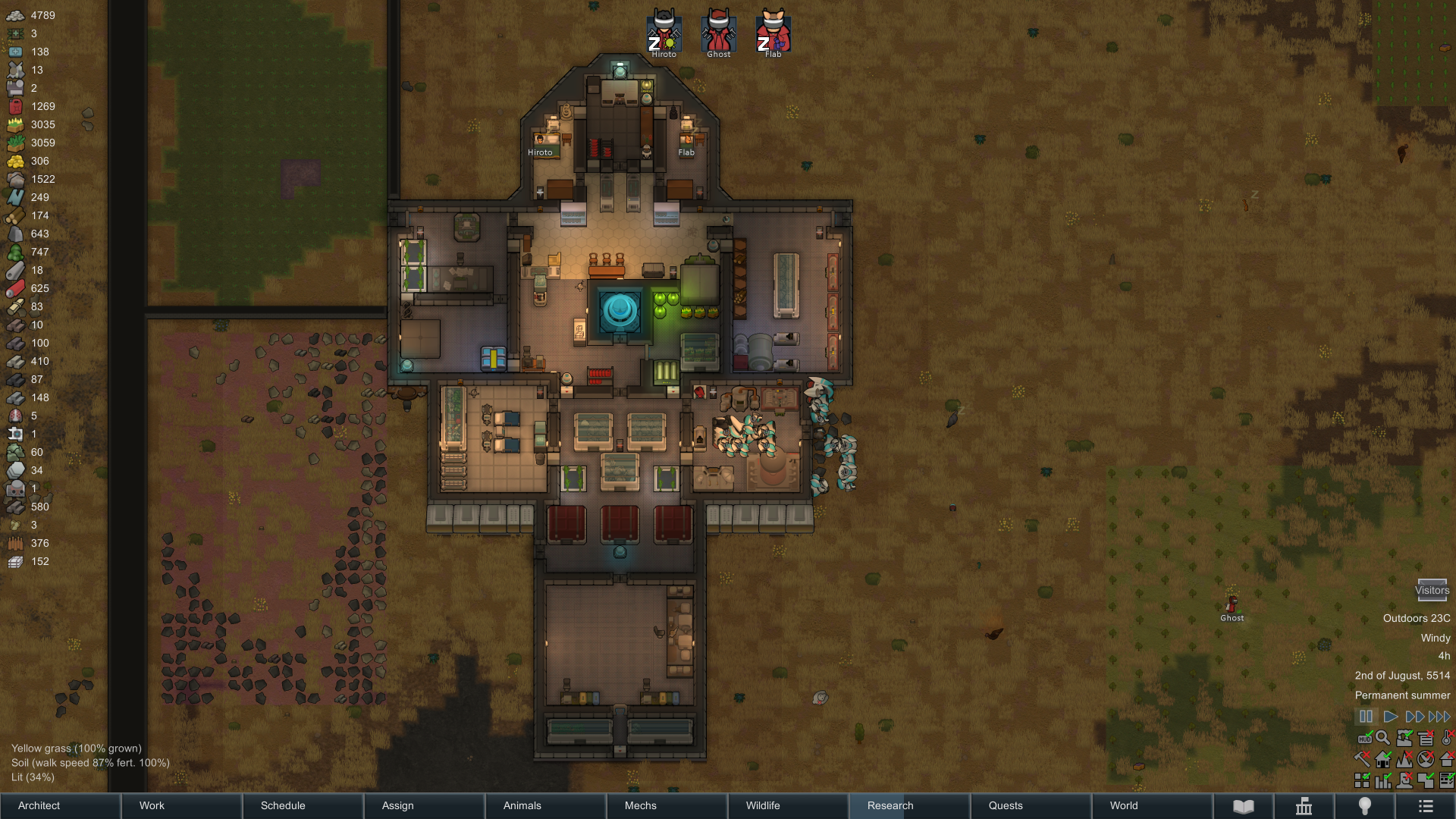Screen dimensions: 1456x819
Task: Show the Quests tab
Action: tap(1031, 805)
